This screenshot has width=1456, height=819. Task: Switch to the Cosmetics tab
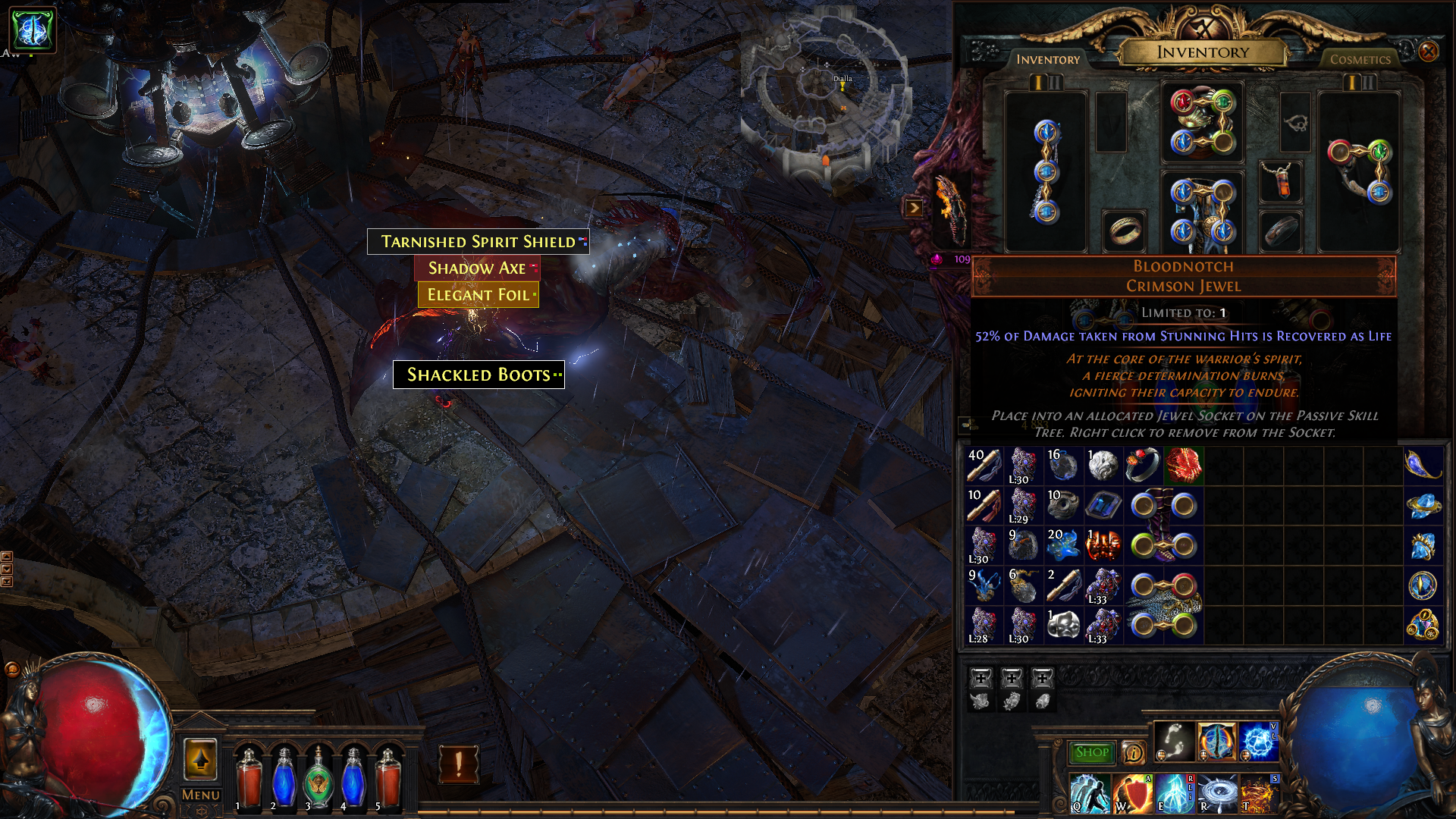1360,59
